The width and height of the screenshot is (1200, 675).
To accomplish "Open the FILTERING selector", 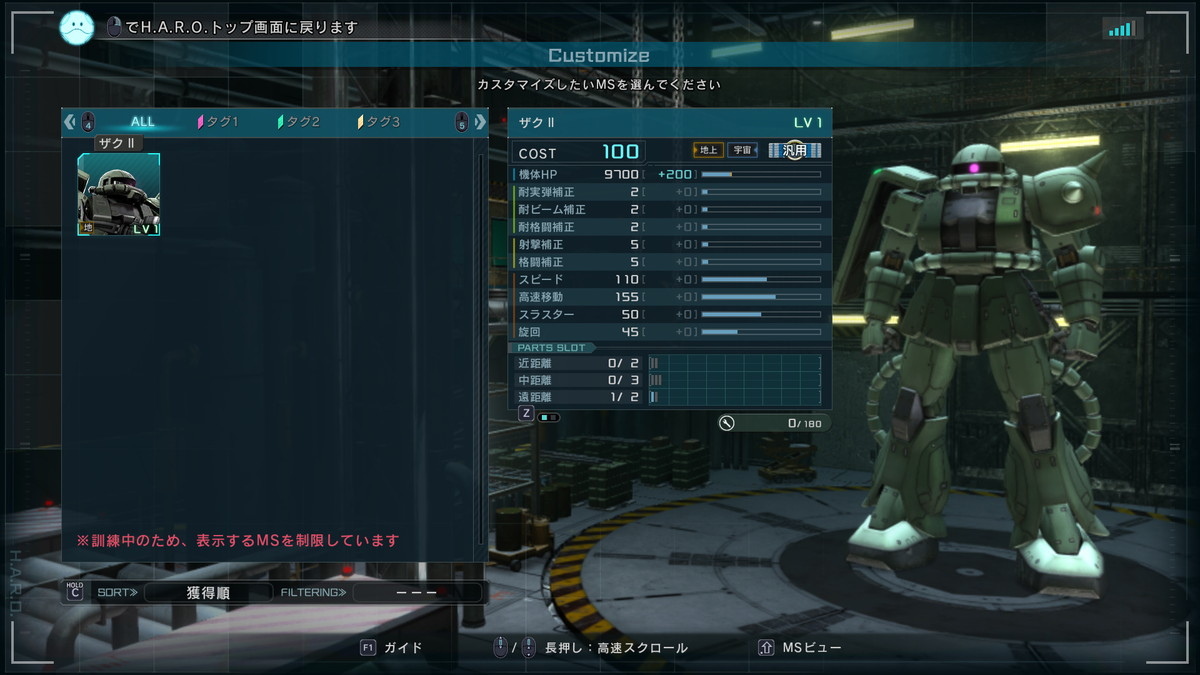I will [x=416, y=592].
